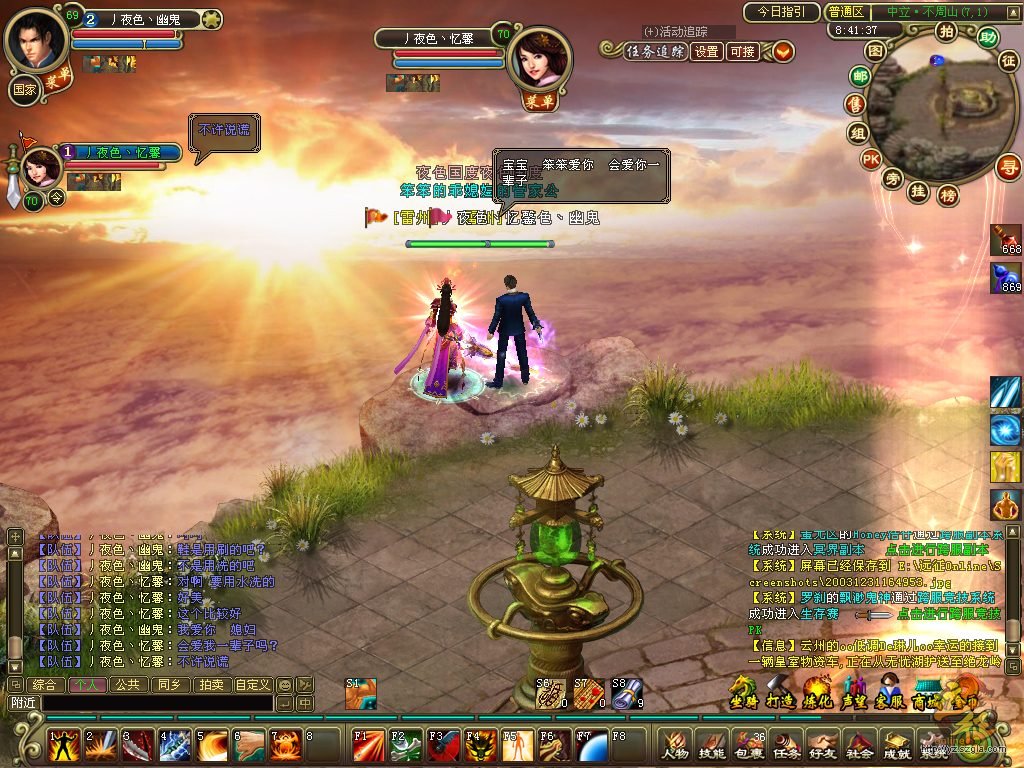Viewport: 1024px width, 768px height.
Task: Select teammate 夜色、忆馨 party portrait
Action: 41,167
